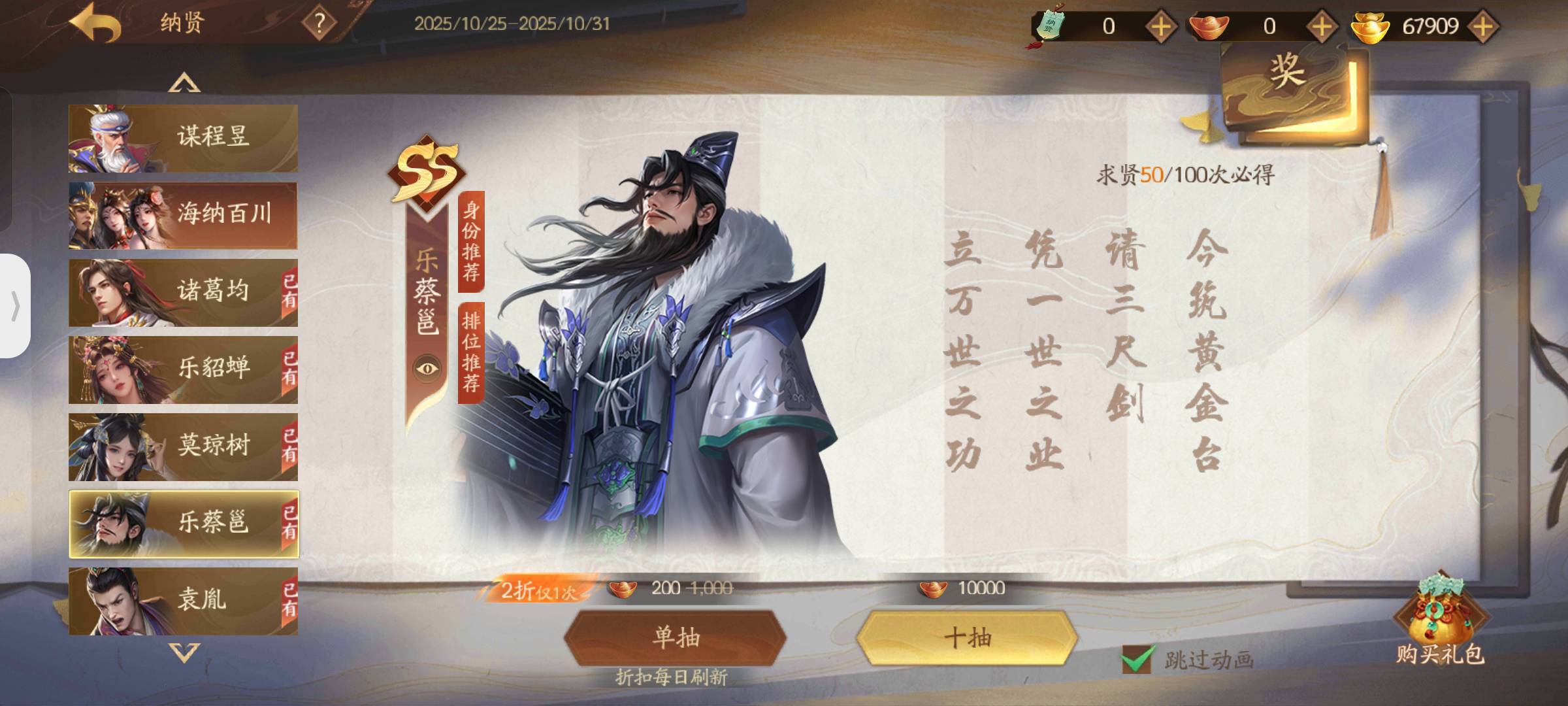Select the 乐蔡邕 banner
The width and height of the screenshot is (1568, 706).
coord(183,524)
